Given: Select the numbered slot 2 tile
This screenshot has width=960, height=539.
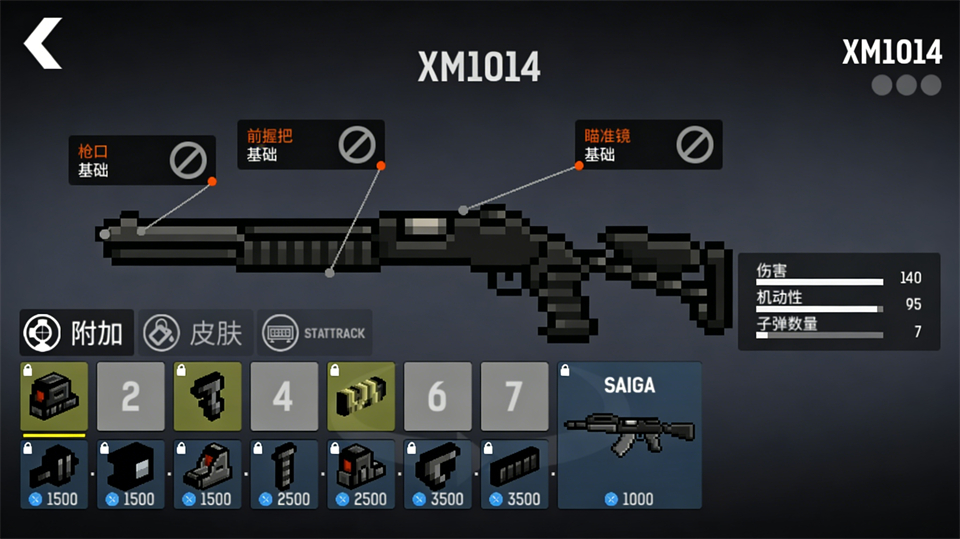Looking at the screenshot, I should pos(131,397).
